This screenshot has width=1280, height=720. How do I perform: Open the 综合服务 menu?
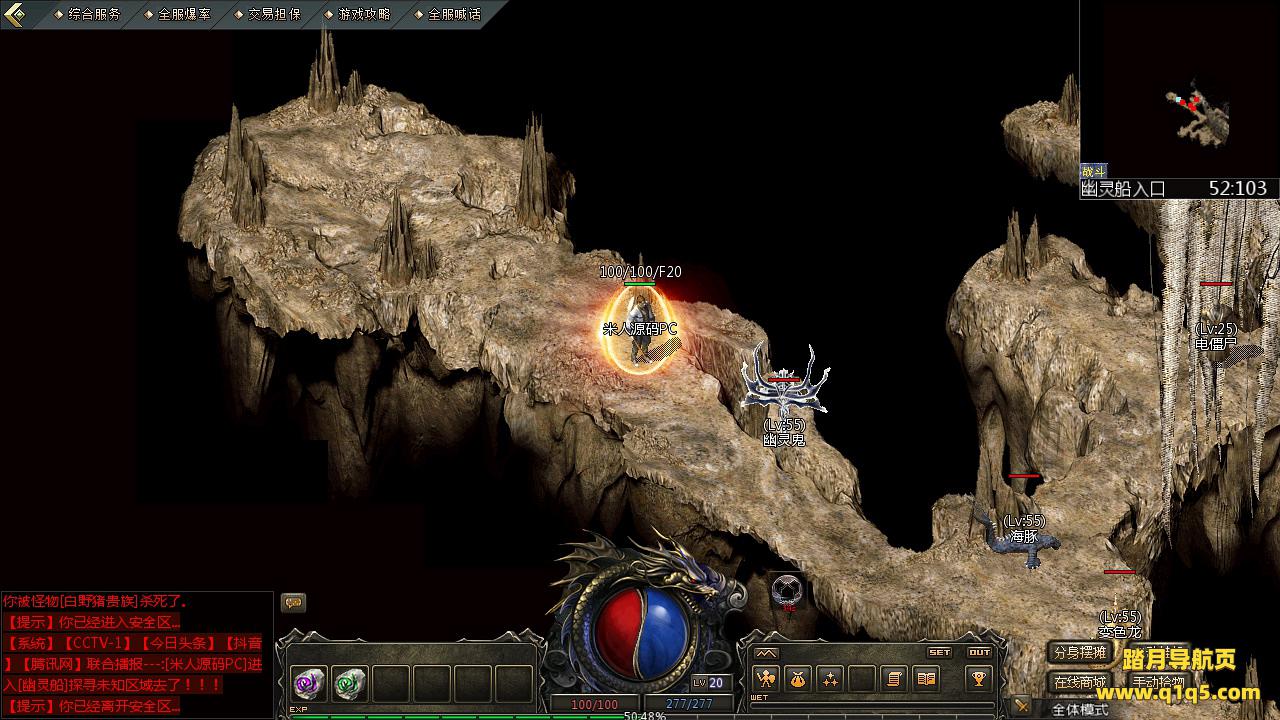94,15
